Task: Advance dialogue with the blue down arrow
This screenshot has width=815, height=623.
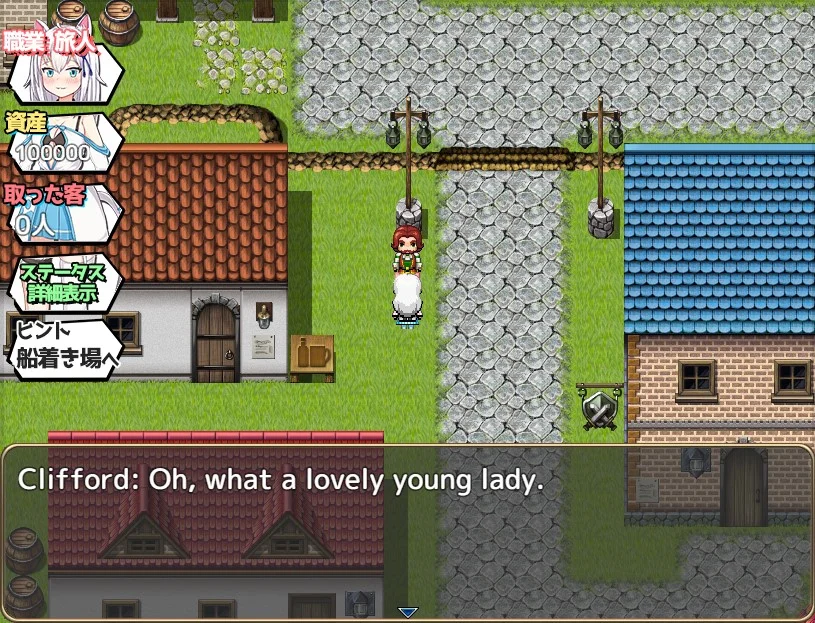Action: point(407,612)
